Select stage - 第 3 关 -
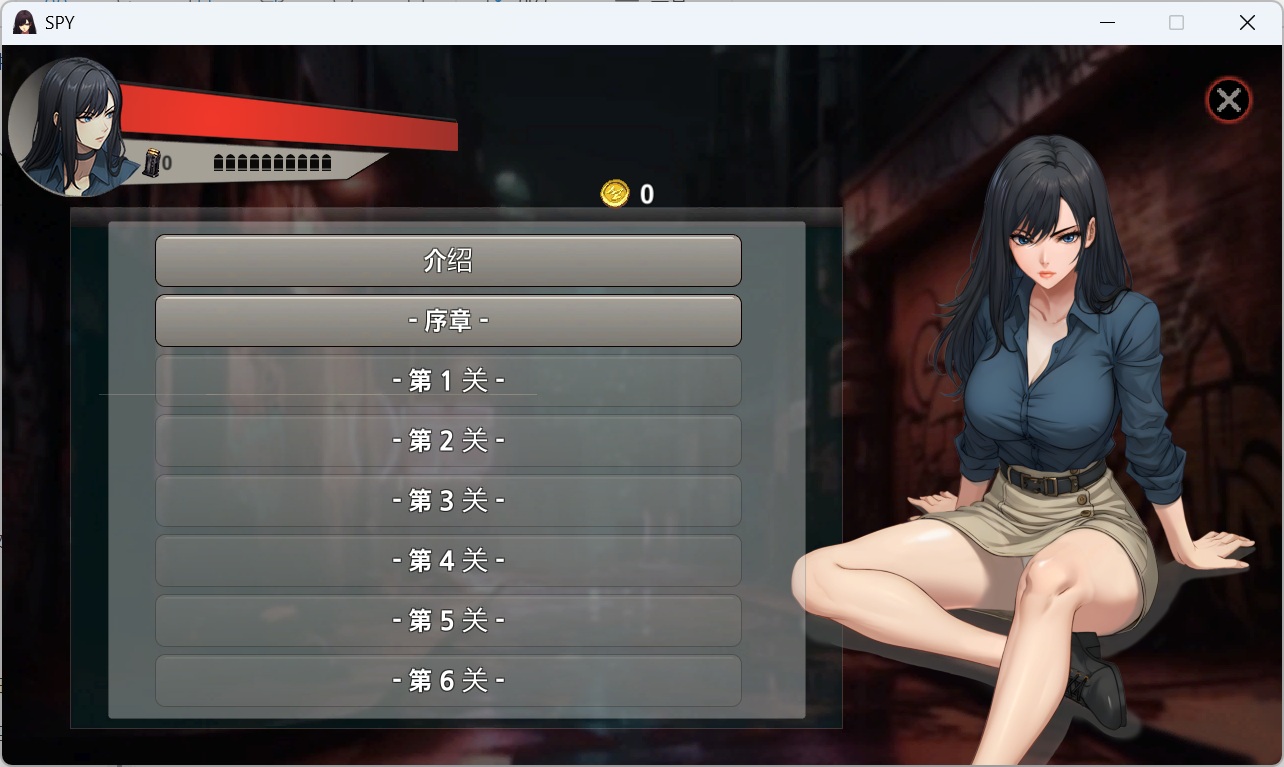This screenshot has height=767, width=1284. [448, 500]
